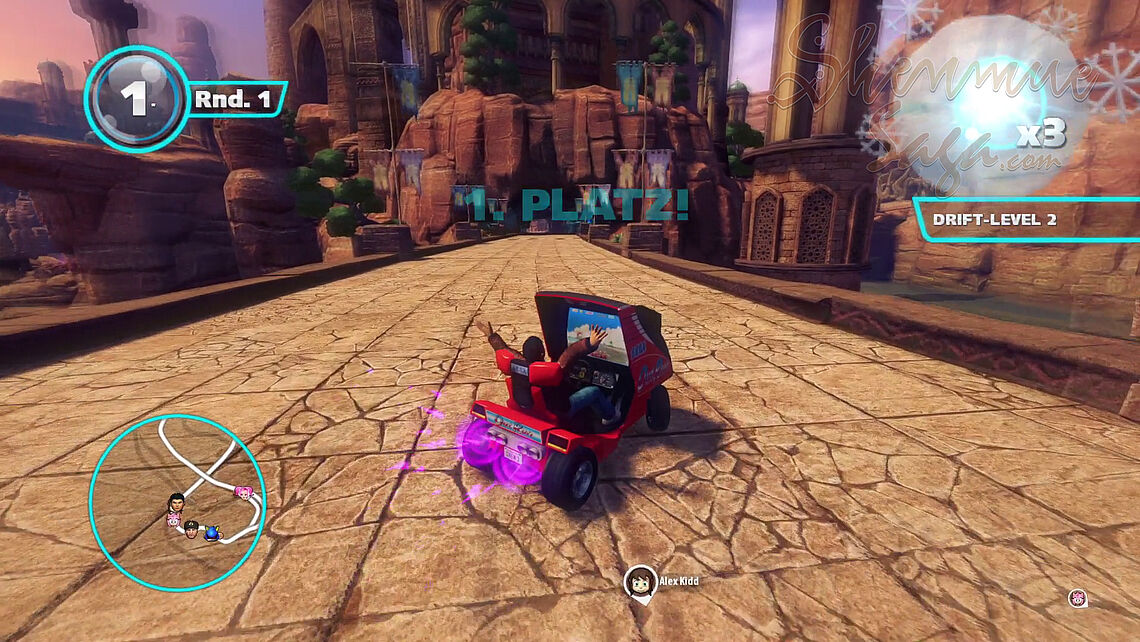Click the small pink racer marker near the screen corner
Screen dimensions: 1140x642
(1078, 598)
